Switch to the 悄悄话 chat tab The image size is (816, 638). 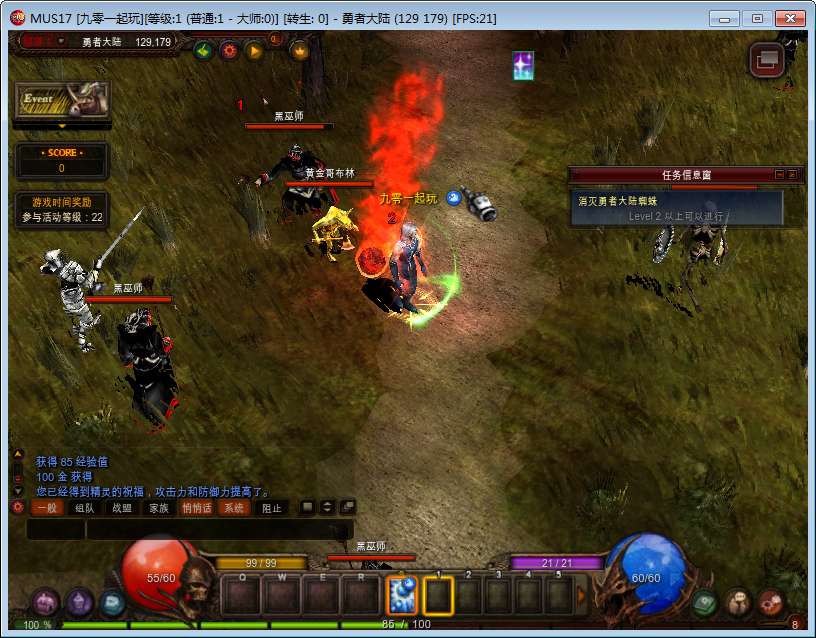pyautogui.click(x=196, y=508)
